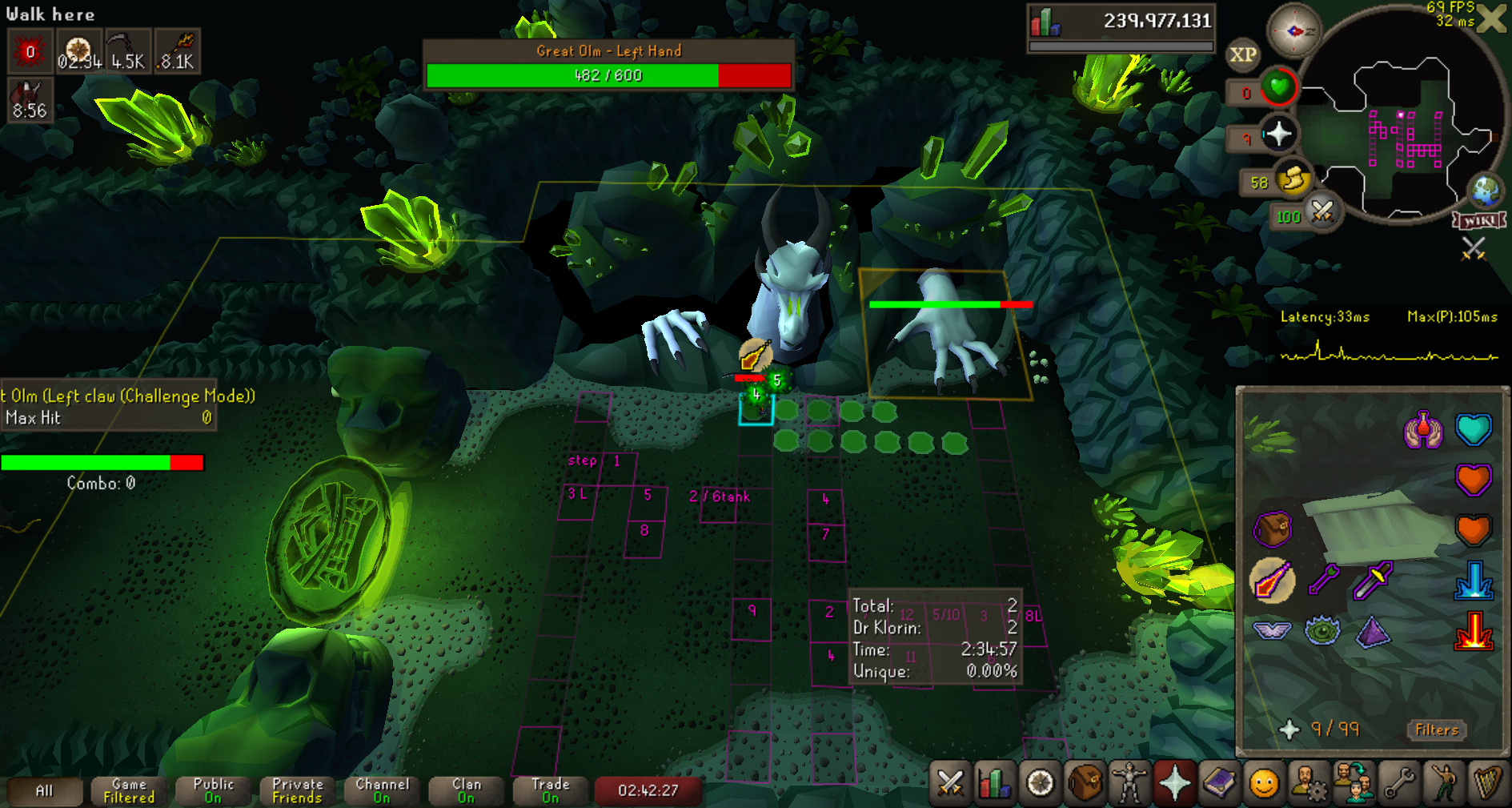
Task: Toggle the Augury prayer with staff icon
Action: point(1272,580)
